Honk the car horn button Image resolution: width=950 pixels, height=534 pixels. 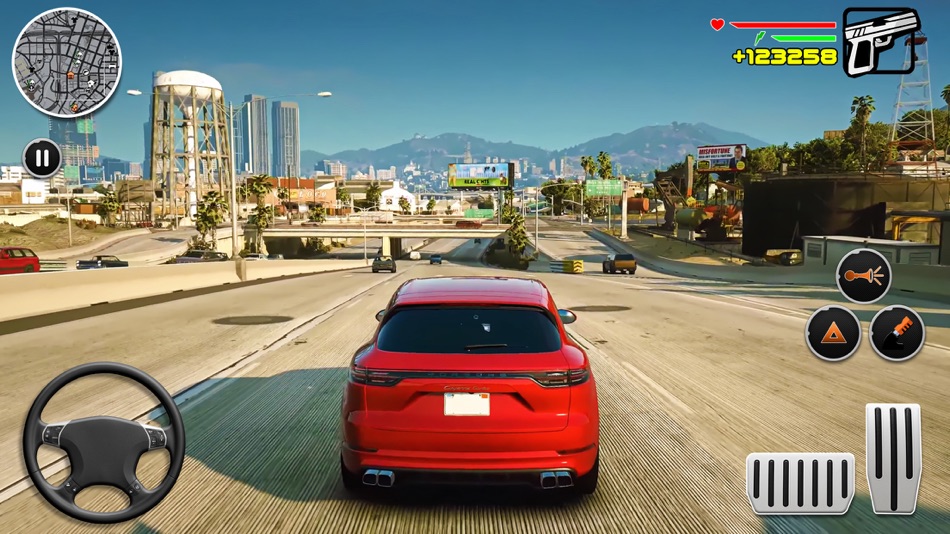[864, 276]
